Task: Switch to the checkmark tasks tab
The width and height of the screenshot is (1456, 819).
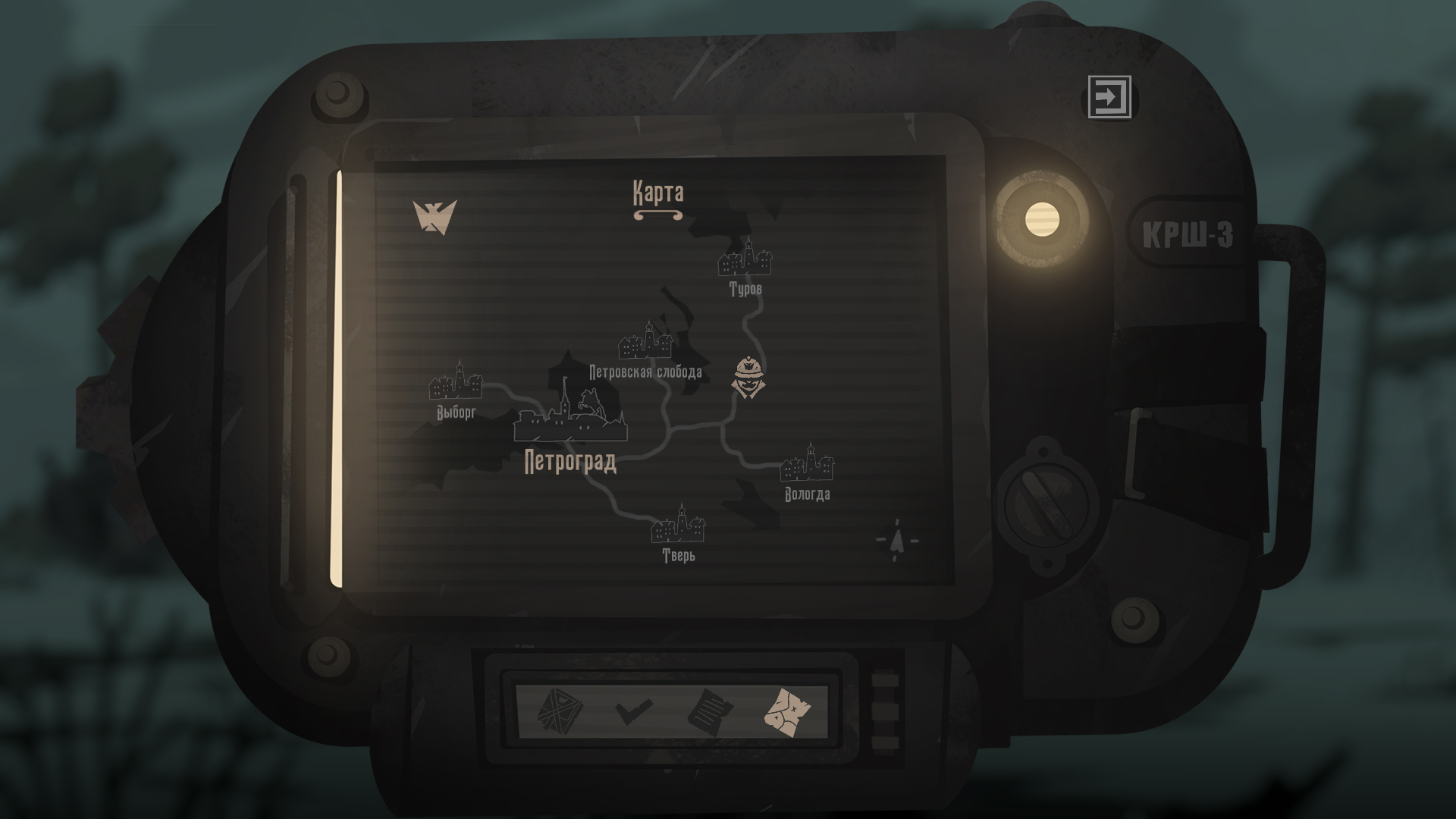Action: pos(633,712)
